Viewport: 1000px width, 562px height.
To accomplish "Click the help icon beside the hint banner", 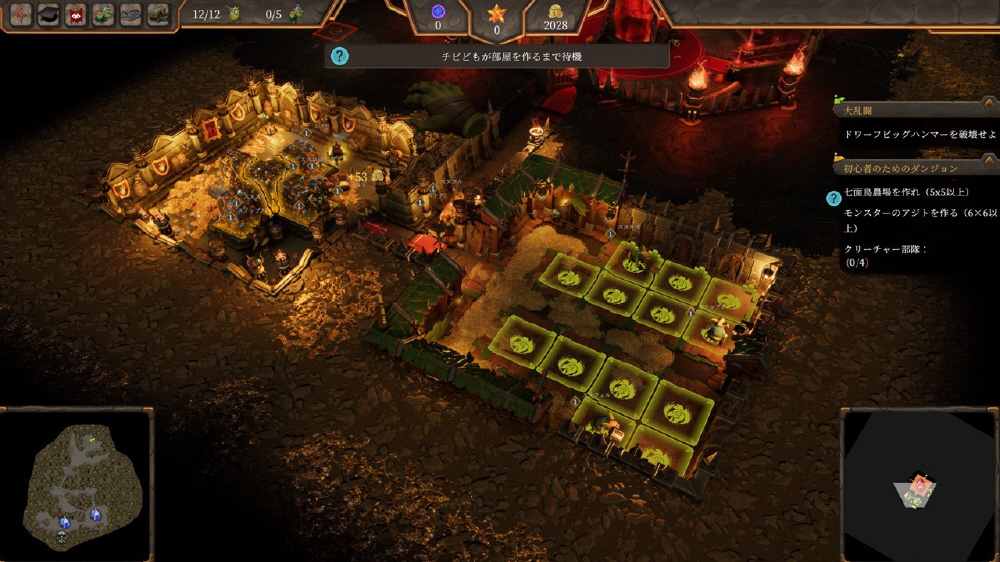I will (x=341, y=56).
